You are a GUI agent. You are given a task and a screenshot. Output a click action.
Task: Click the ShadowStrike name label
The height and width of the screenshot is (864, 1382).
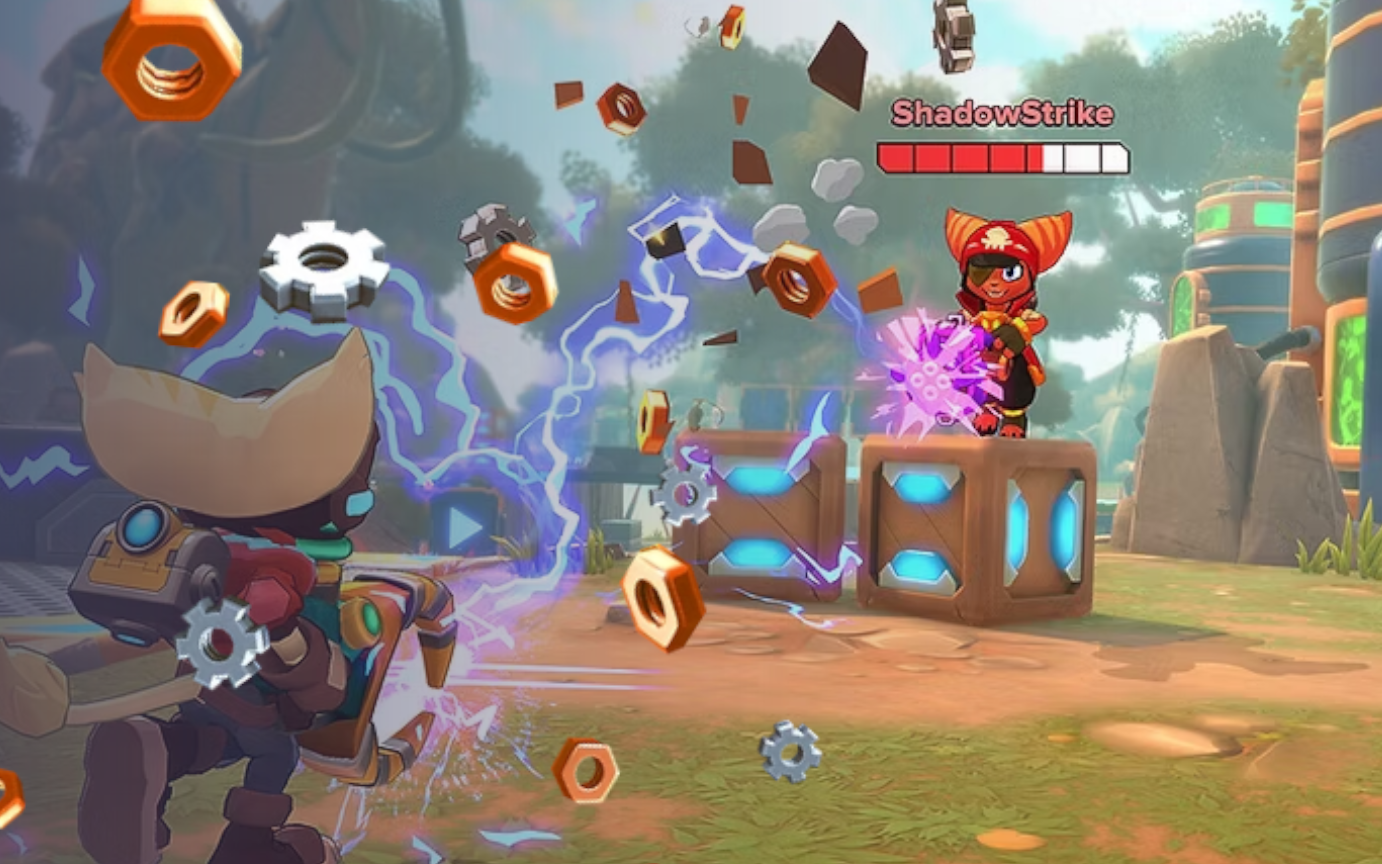click(1002, 113)
